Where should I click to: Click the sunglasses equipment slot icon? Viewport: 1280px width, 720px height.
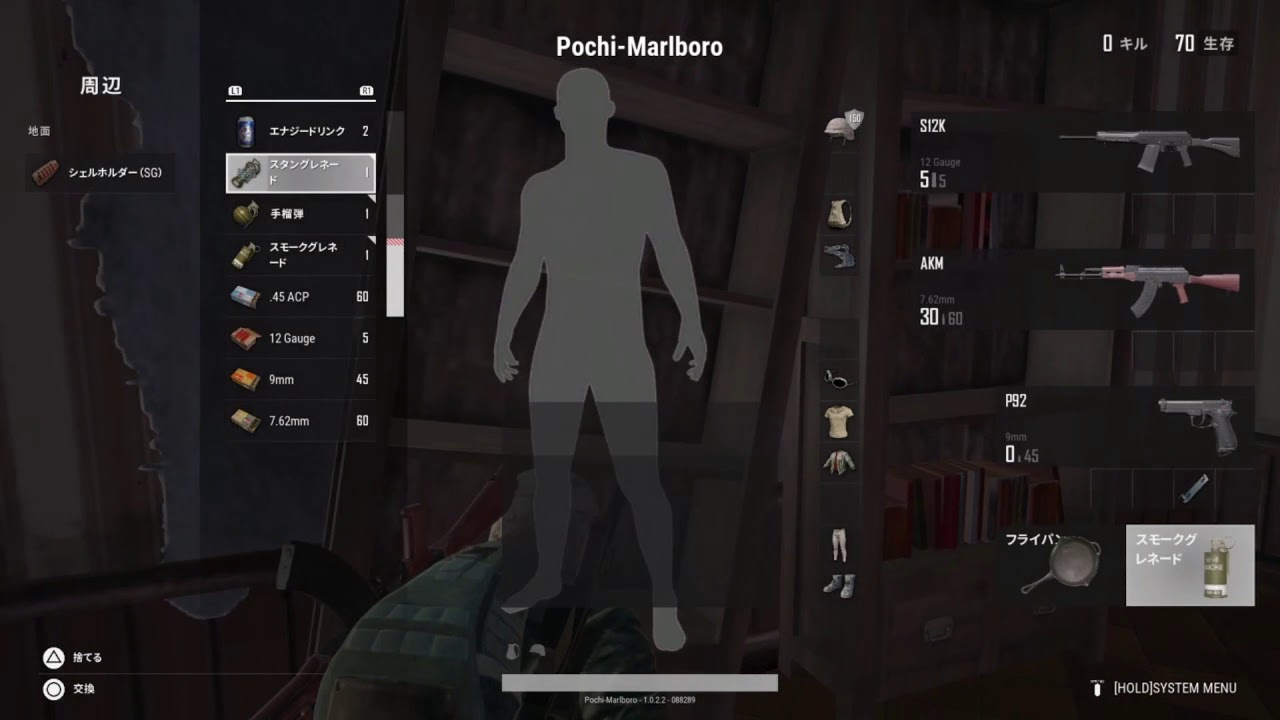(x=838, y=380)
